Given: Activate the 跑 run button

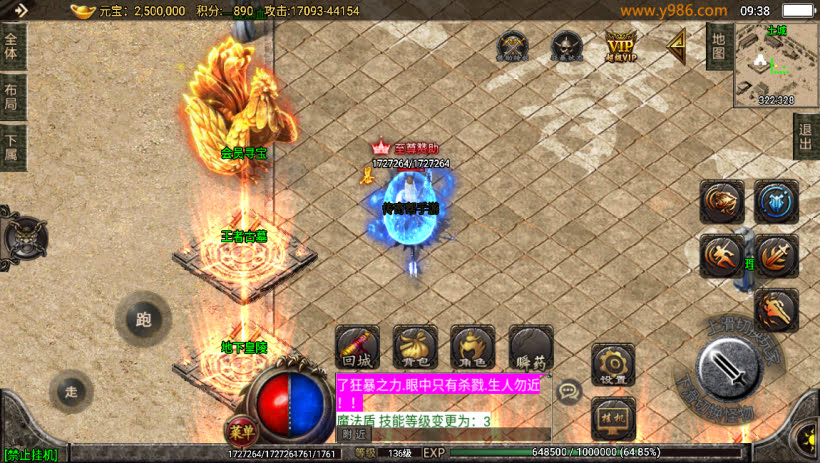Looking at the screenshot, I should point(143,320).
